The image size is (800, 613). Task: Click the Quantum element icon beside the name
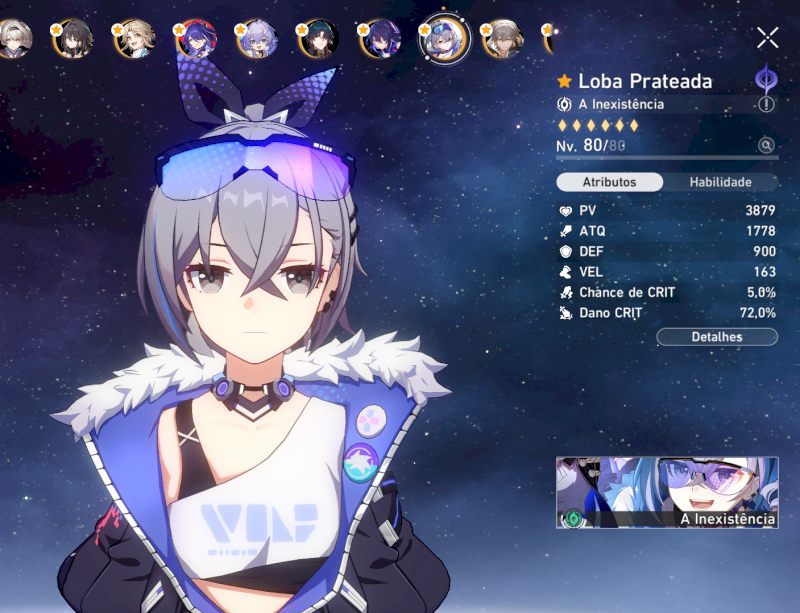(766, 79)
